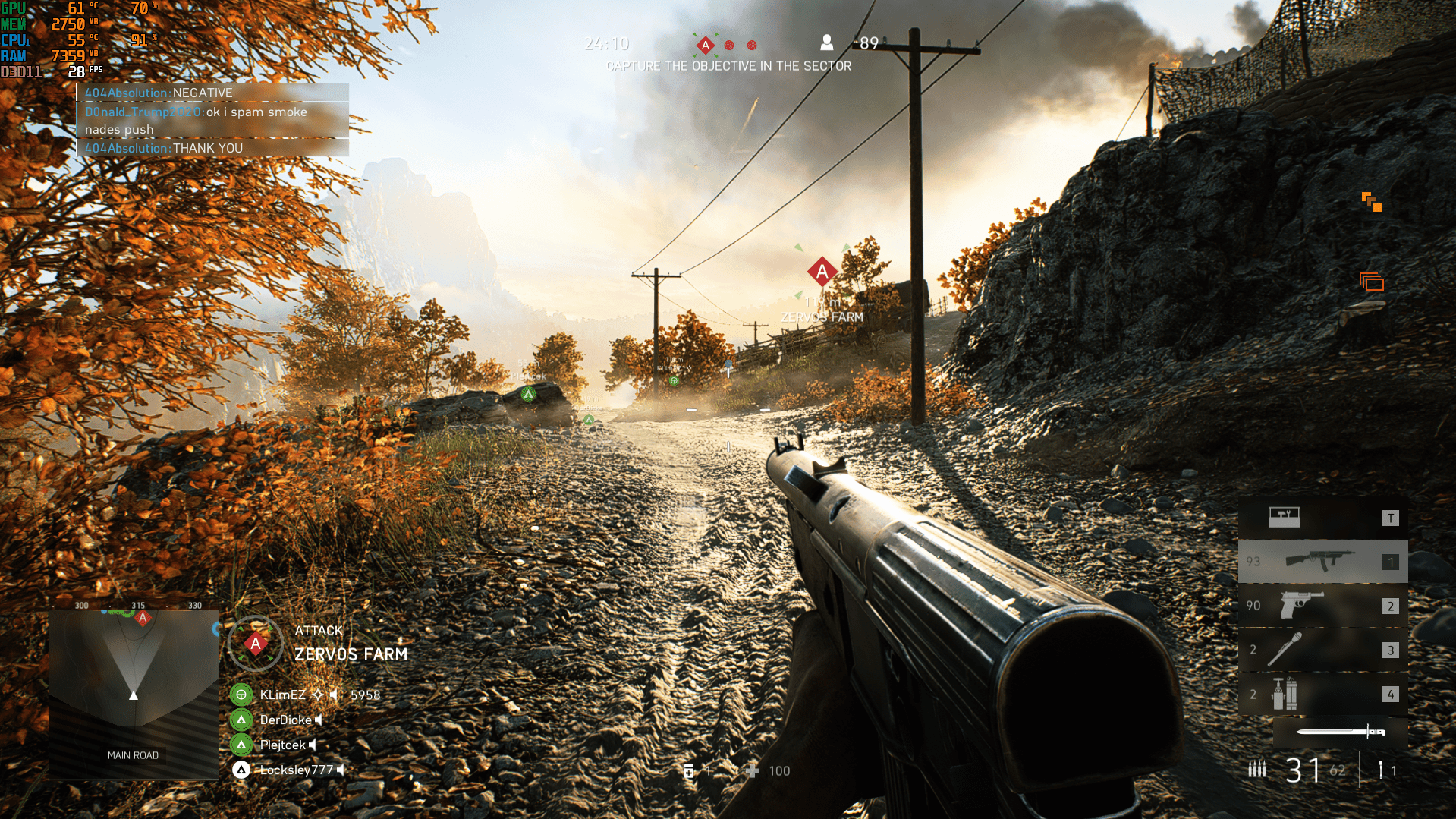1456x819 pixels.
Task: Click the Attack Zervos Farm objective emblem
Action: pyautogui.click(x=256, y=644)
